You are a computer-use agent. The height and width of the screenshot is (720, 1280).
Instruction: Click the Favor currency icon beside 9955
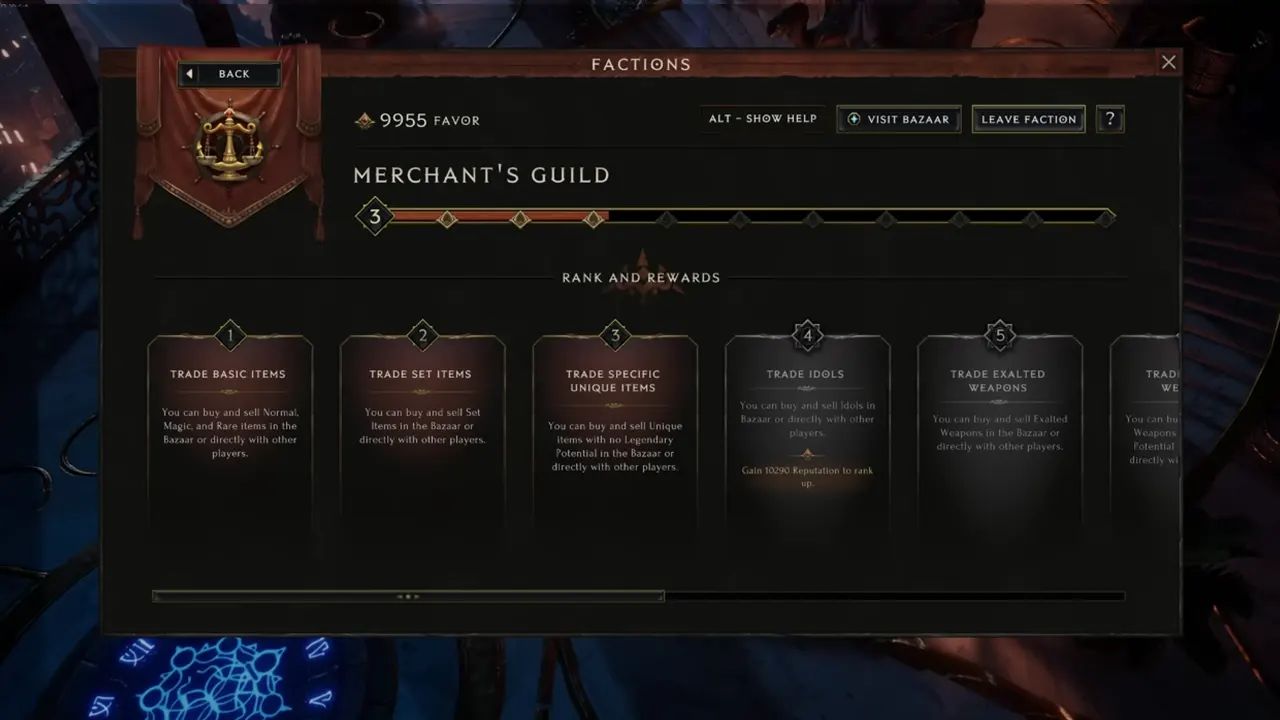(x=364, y=120)
